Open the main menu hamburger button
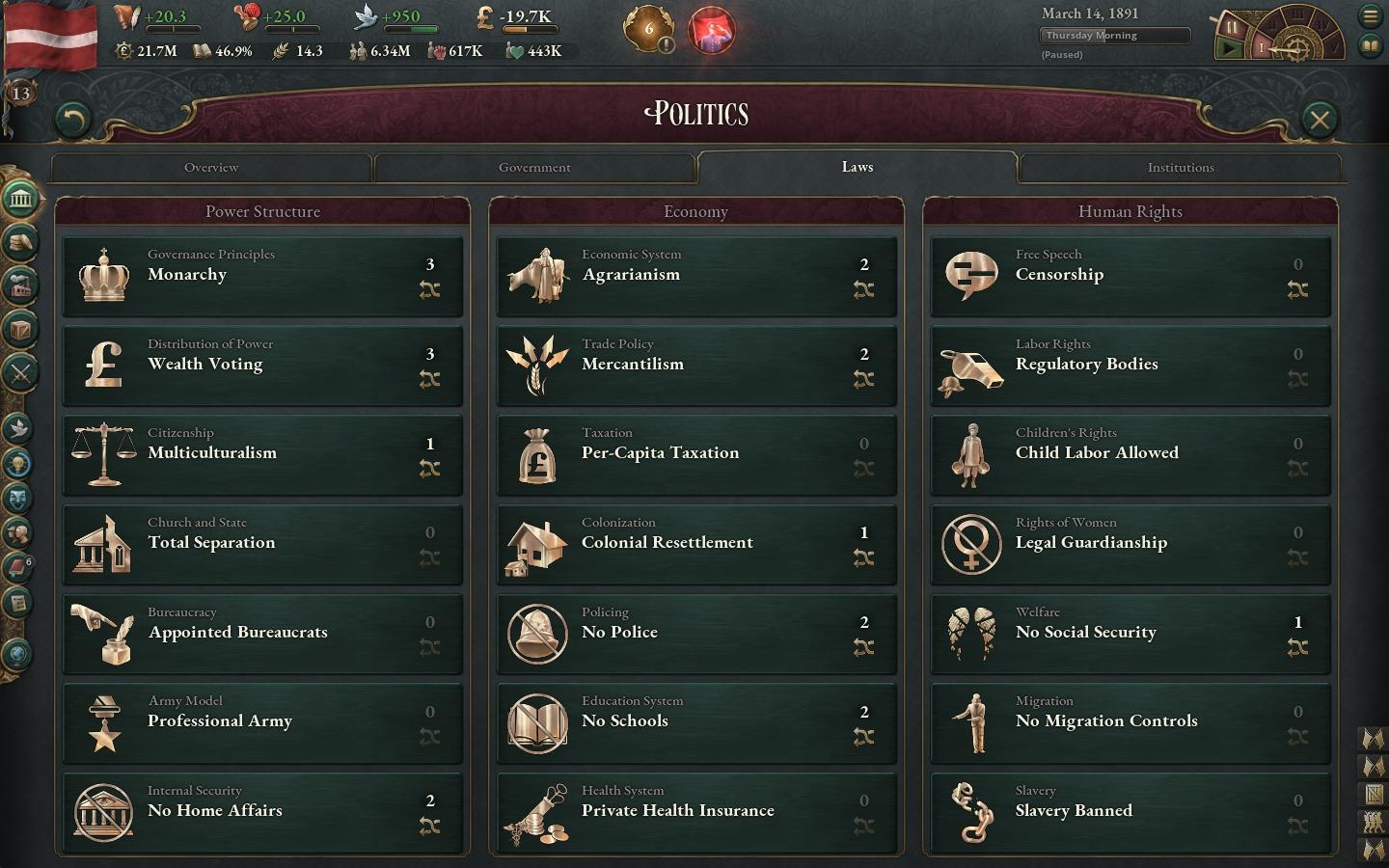 [1371, 16]
